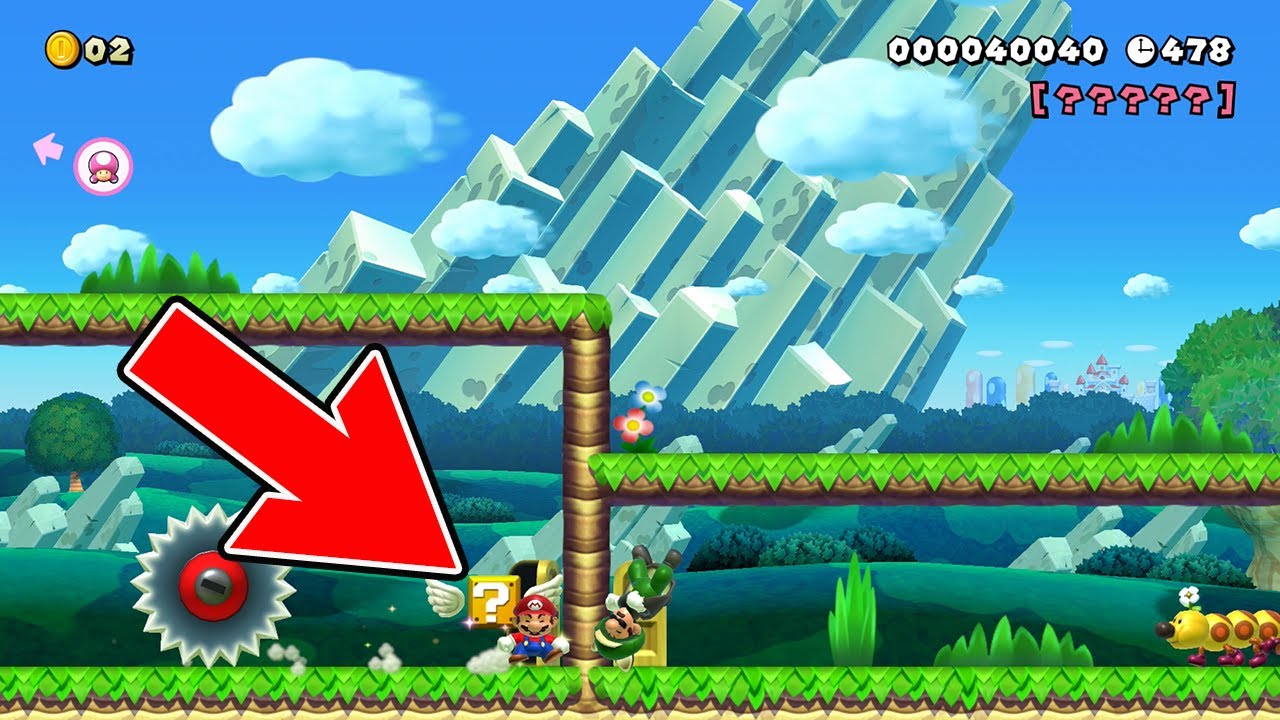Click the Toadette off-screen player indicator
Viewport: 1280px width, 720px height.
coord(103,166)
